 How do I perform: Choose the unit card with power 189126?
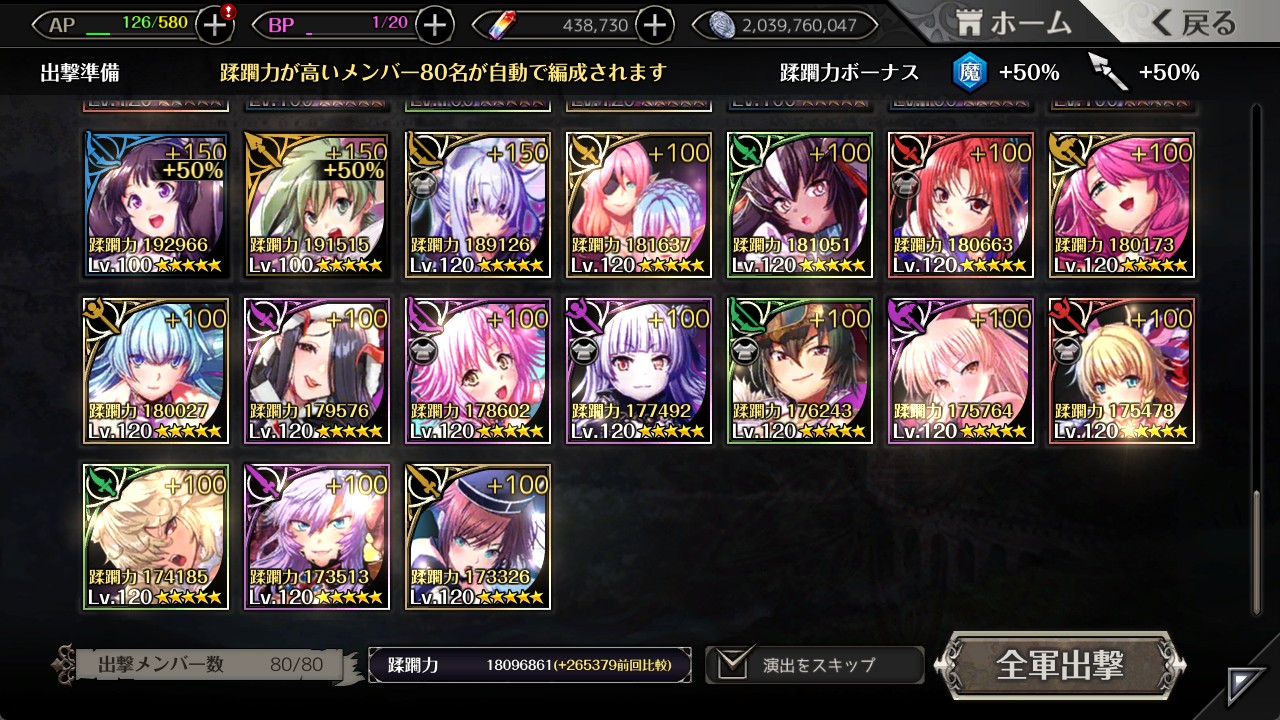pyautogui.click(x=478, y=205)
